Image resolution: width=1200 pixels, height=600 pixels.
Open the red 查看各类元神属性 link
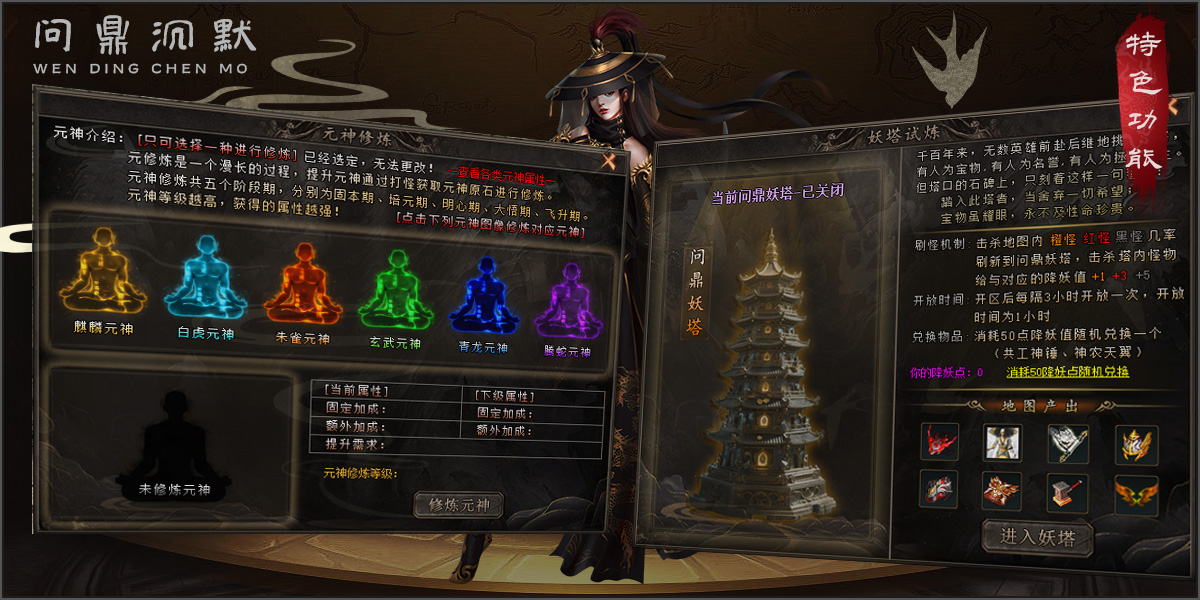(500, 178)
